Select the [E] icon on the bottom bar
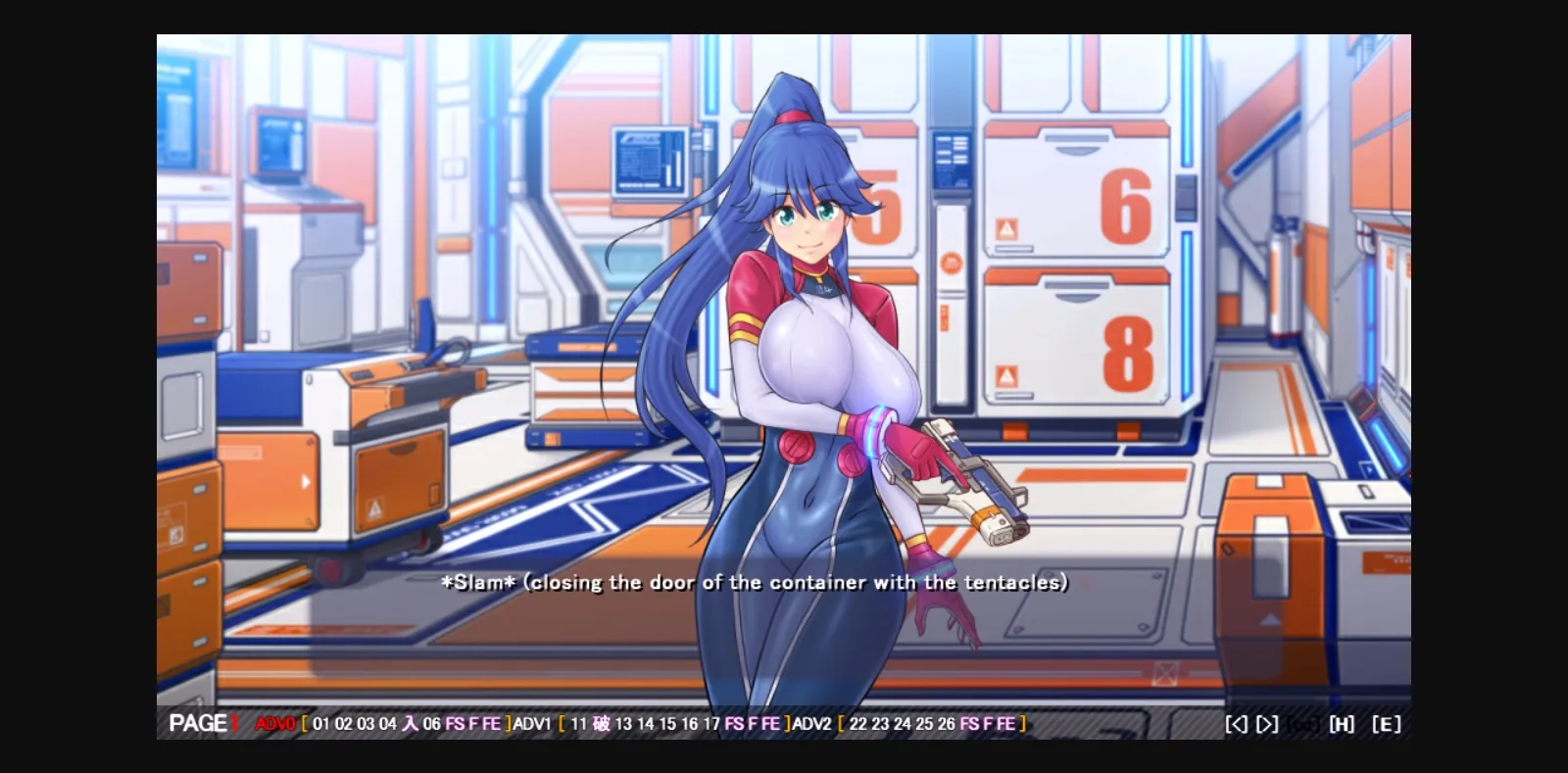1568x773 pixels. pyautogui.click(x=1385, y=723)
